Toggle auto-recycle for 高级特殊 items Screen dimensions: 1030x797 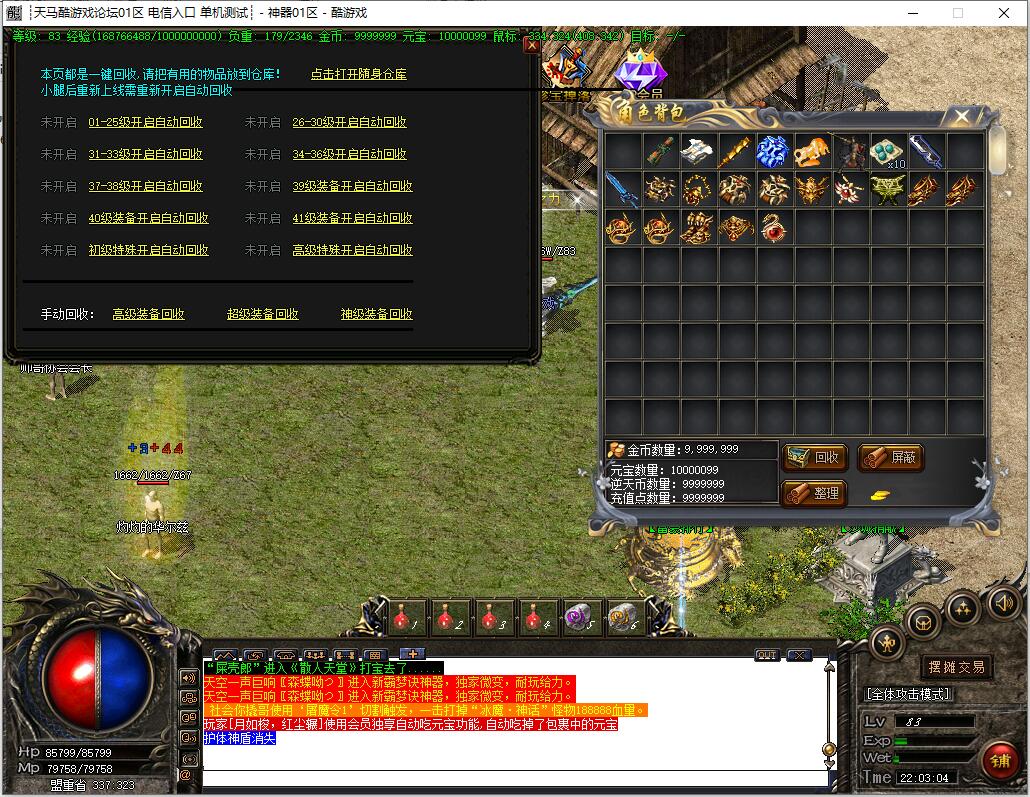point(352,250)
